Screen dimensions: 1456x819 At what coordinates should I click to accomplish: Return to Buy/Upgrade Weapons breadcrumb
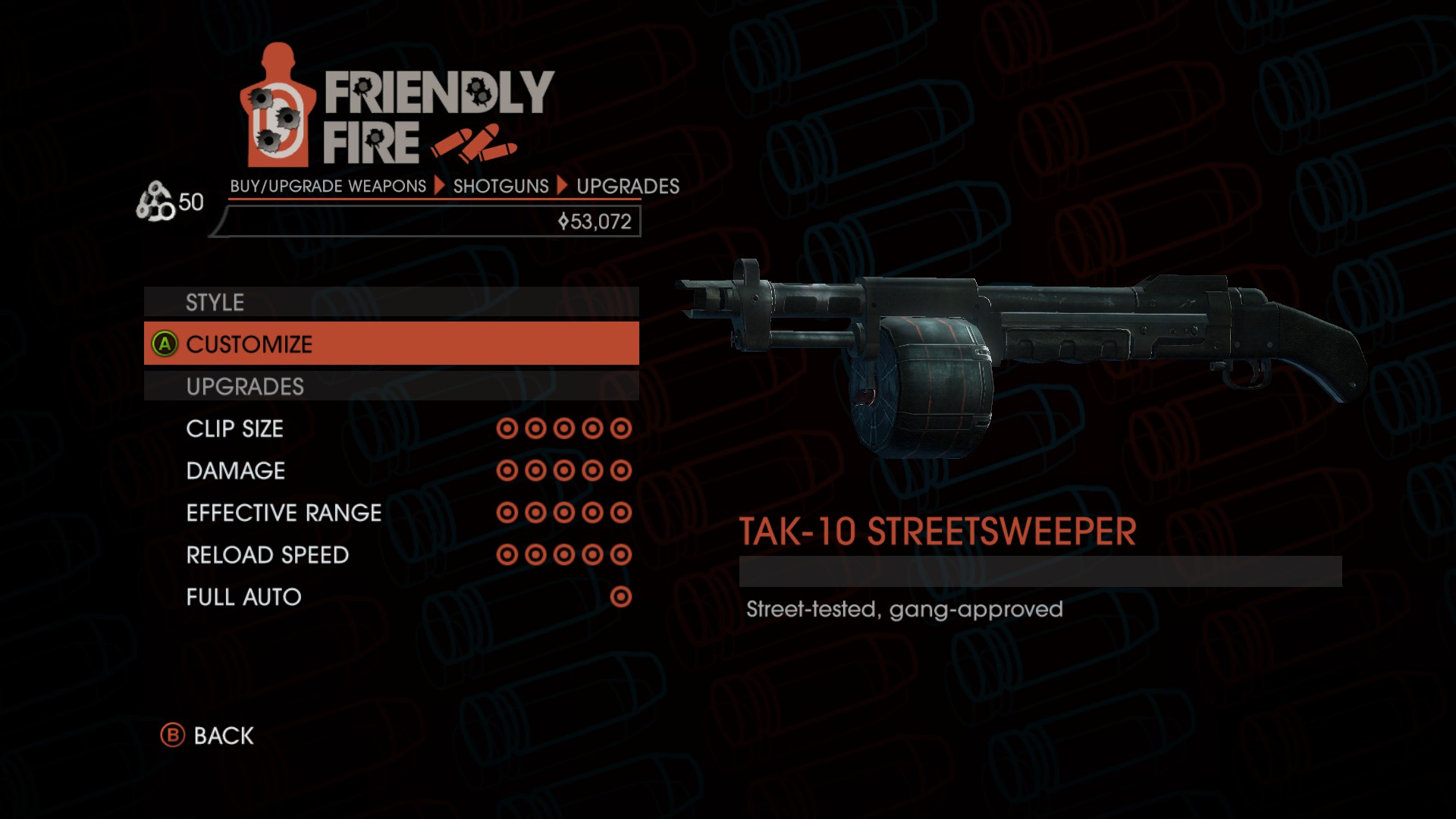click(x=328, y=187)
